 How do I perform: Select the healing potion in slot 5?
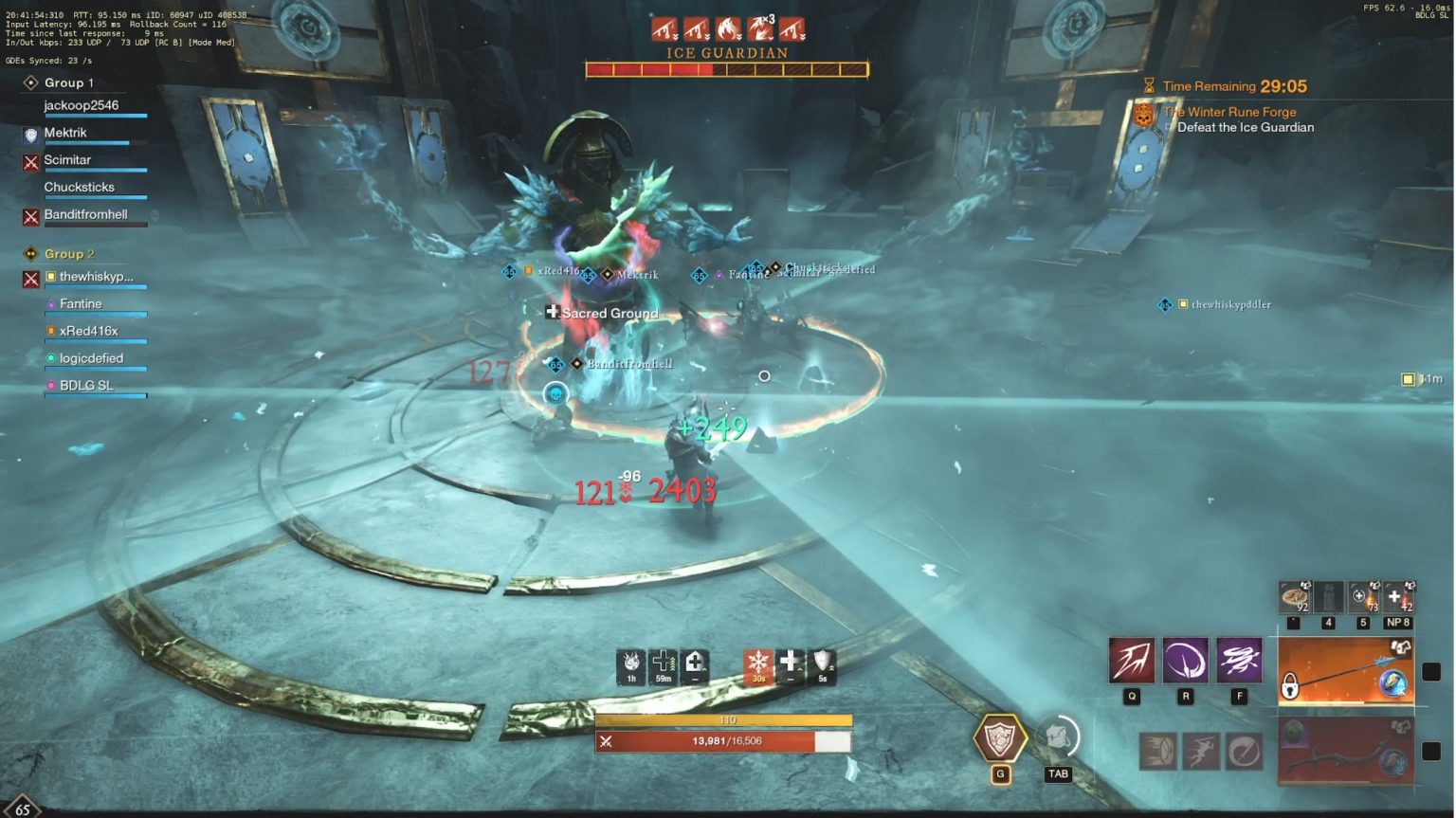click(1363, 597)
